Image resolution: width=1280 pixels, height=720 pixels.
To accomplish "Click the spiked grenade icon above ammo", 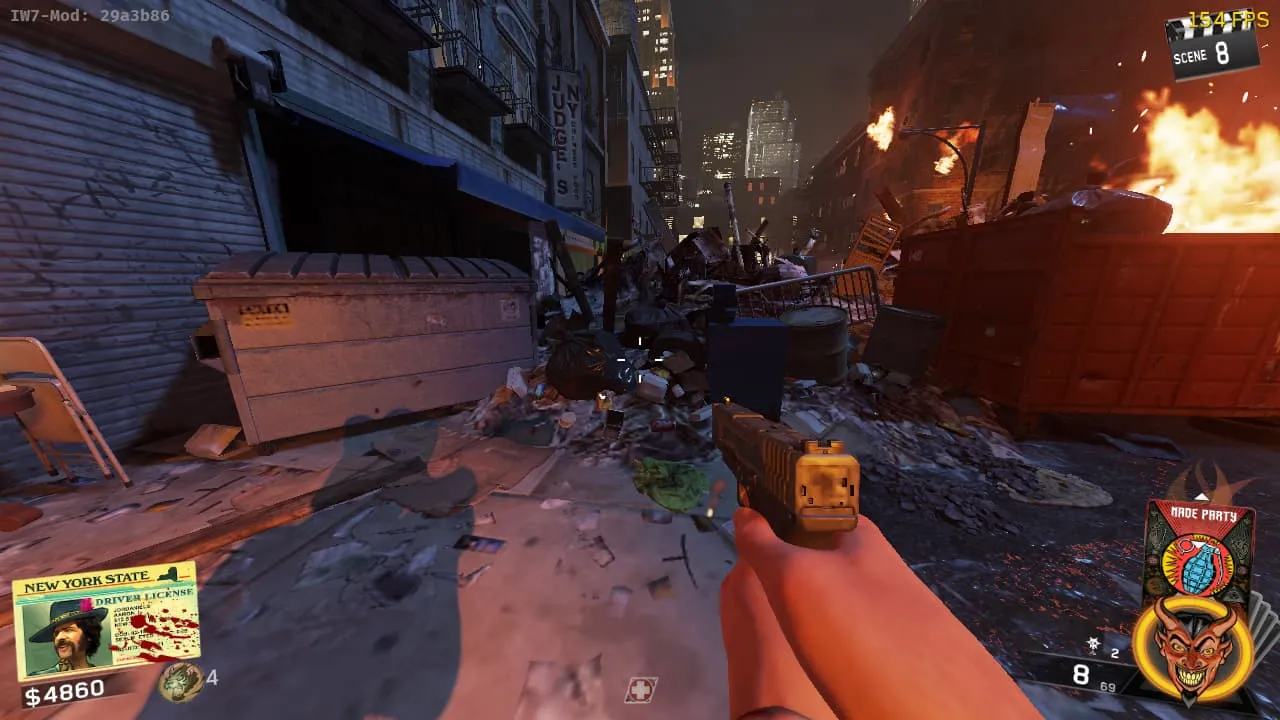I will click(1094, 644).
